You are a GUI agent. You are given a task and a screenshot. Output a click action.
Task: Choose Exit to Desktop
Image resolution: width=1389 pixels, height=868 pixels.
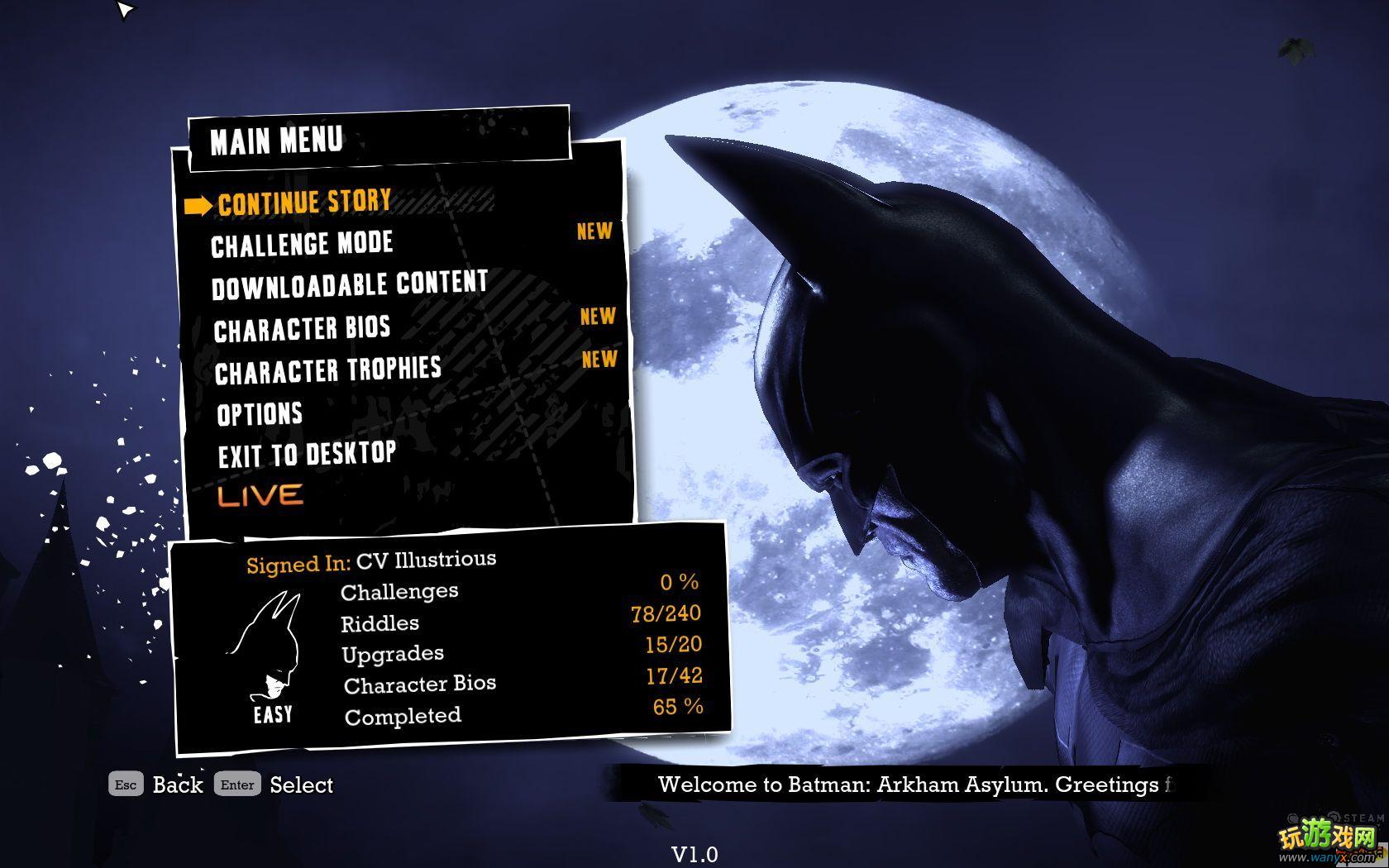(307, 455)
